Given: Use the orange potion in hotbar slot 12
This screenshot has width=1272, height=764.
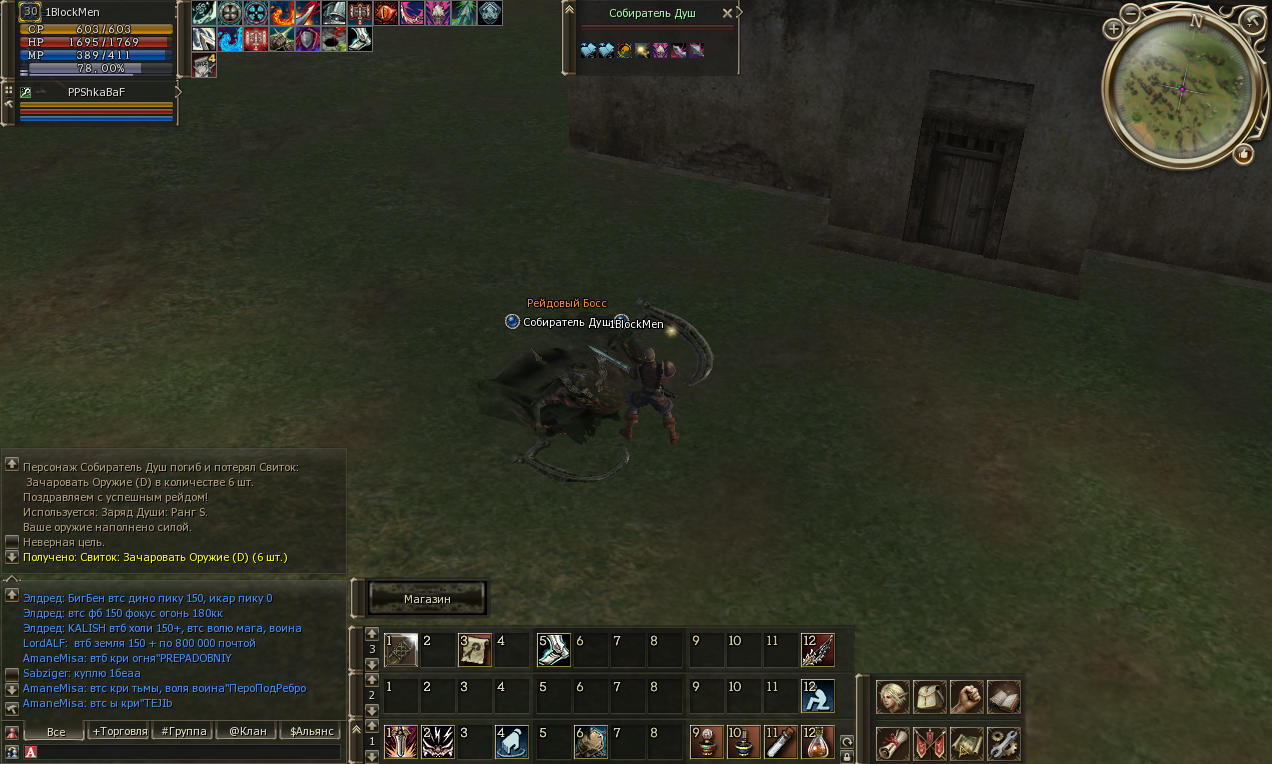Looking at the screenshot, I should coord(817,742).
